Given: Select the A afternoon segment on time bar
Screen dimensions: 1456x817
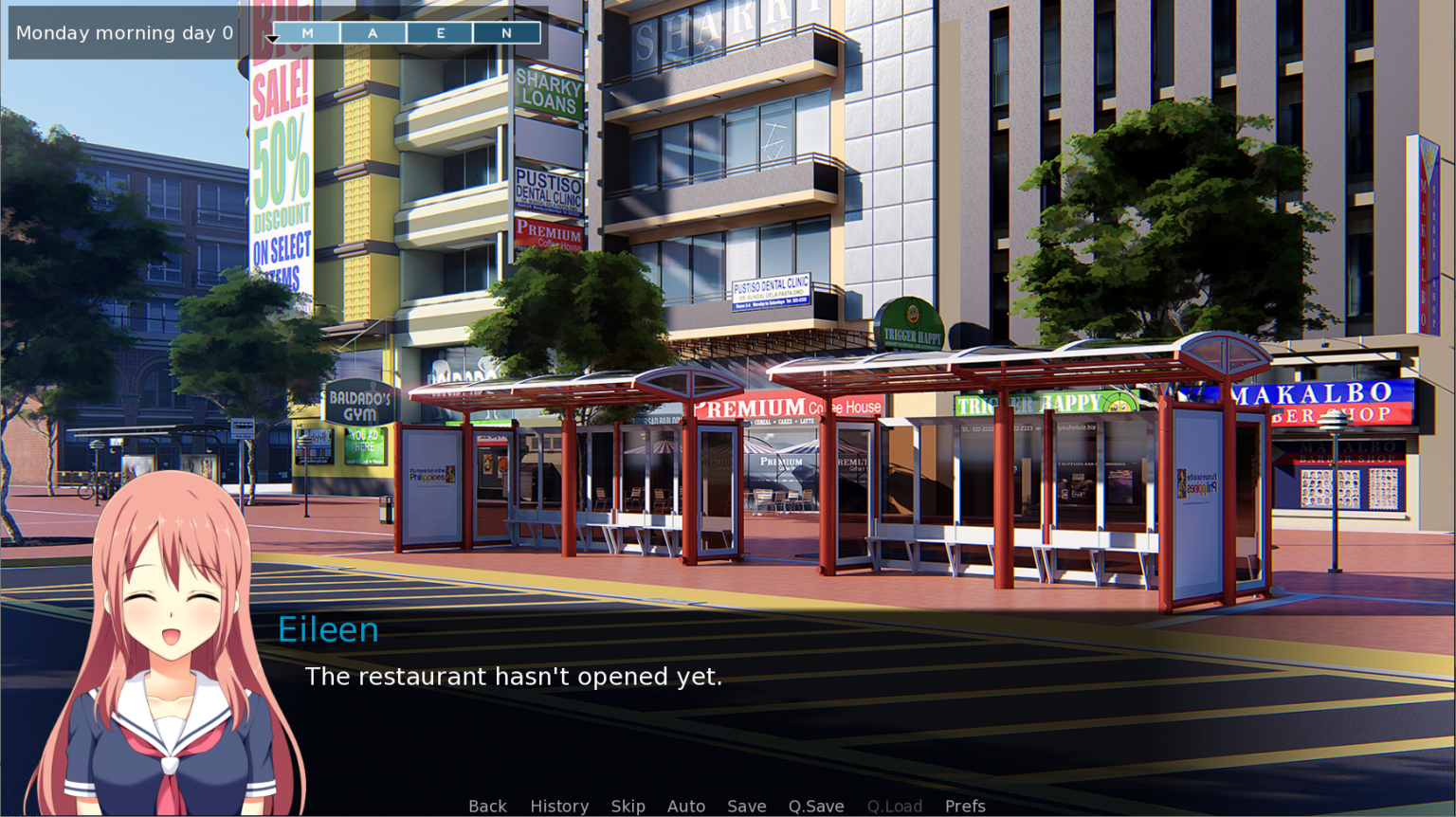Looking at the screenshot, I should [373, 32].
